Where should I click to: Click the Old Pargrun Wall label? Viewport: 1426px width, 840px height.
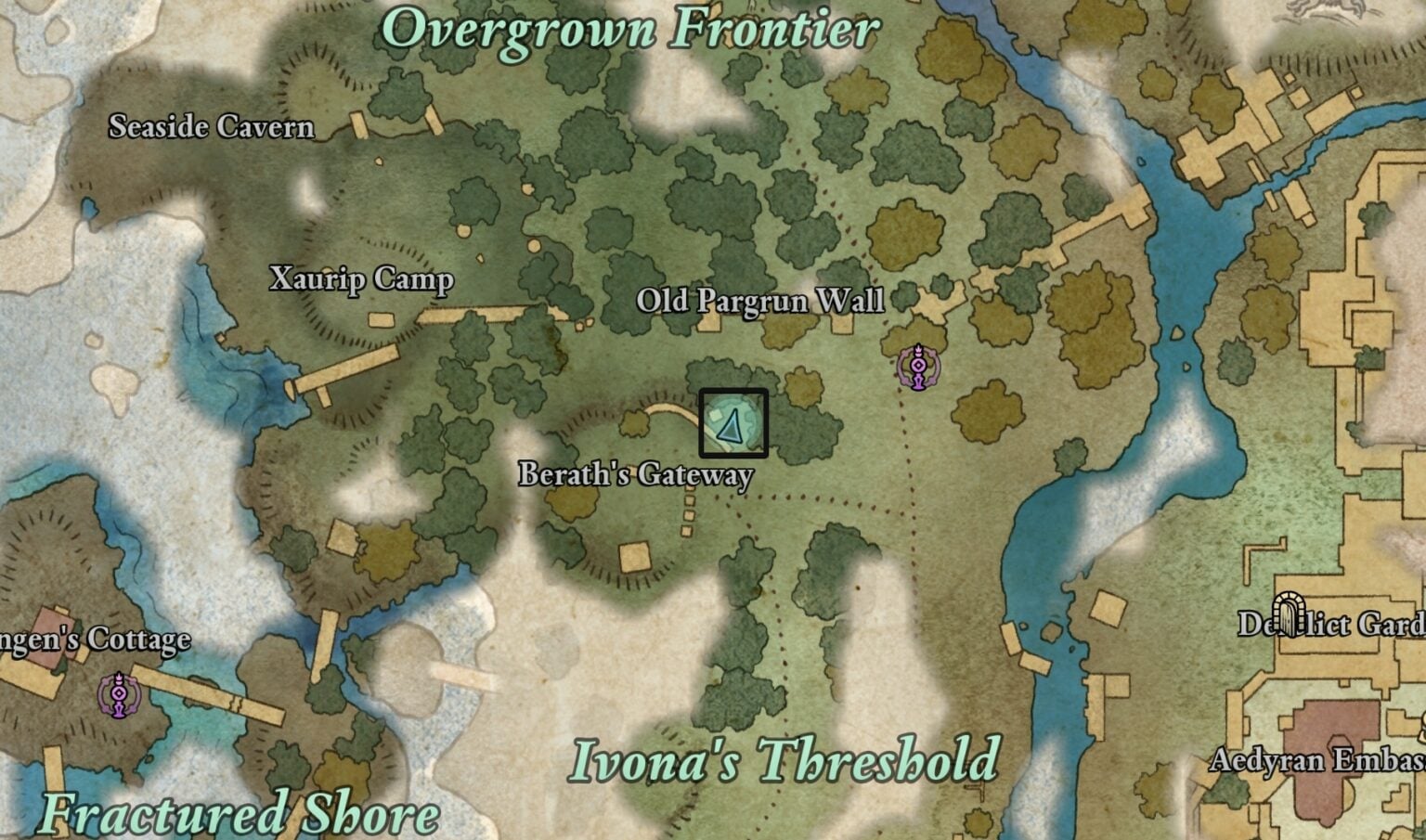[x=760, y=302]
